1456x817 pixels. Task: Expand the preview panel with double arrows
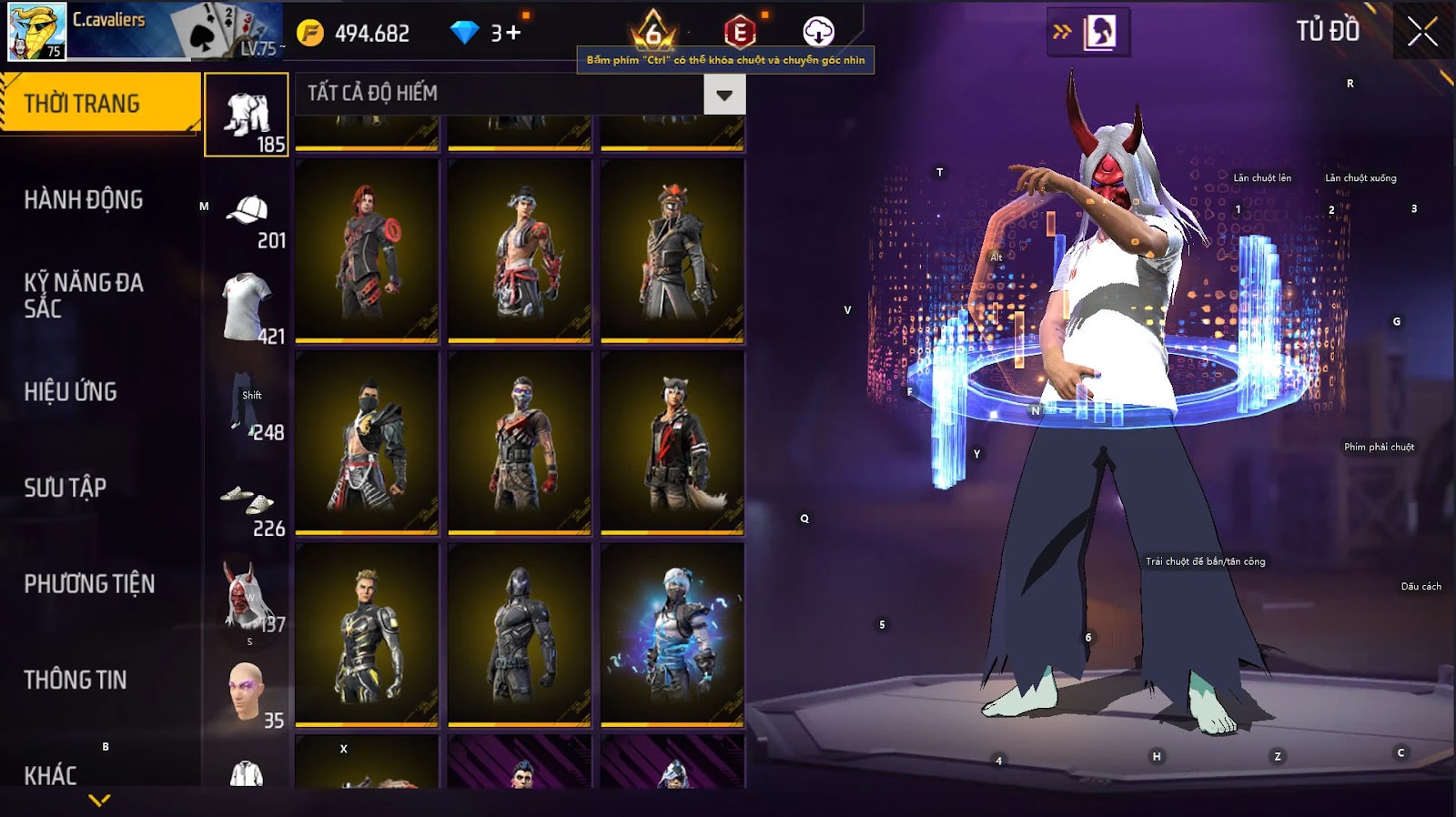click(1062, 33)
